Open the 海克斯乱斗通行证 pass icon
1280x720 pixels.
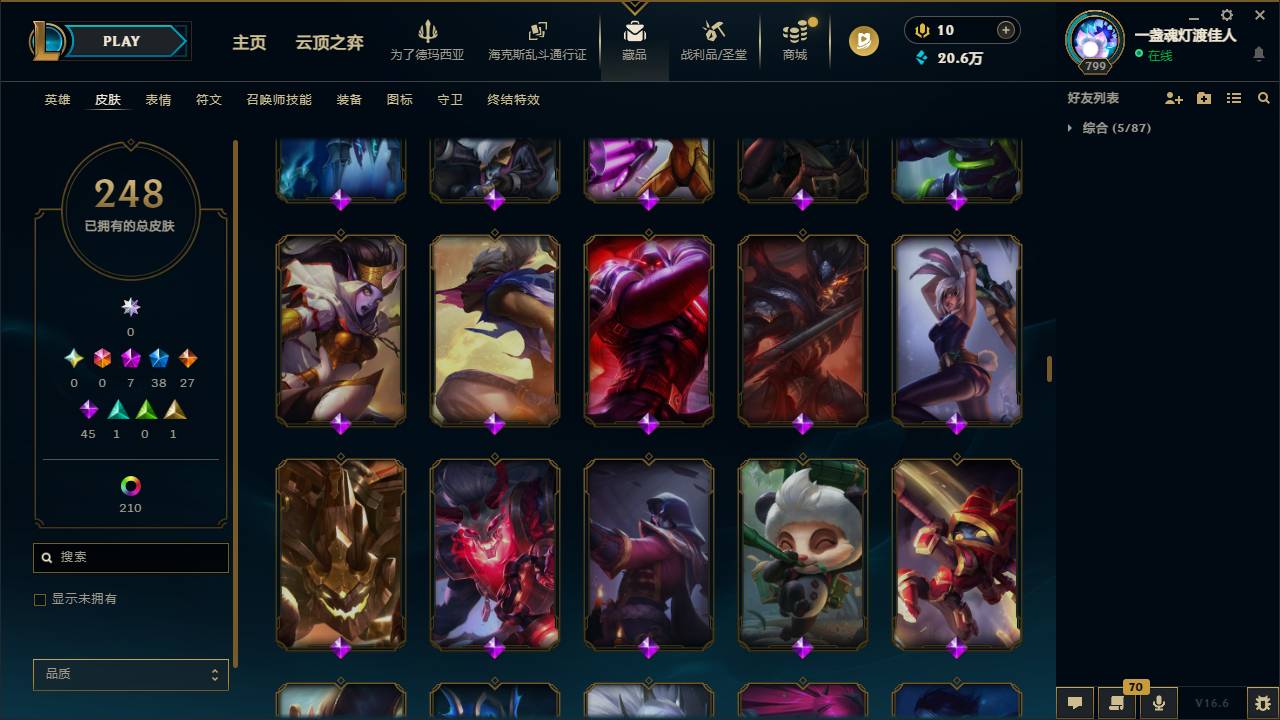coord(537,33)
